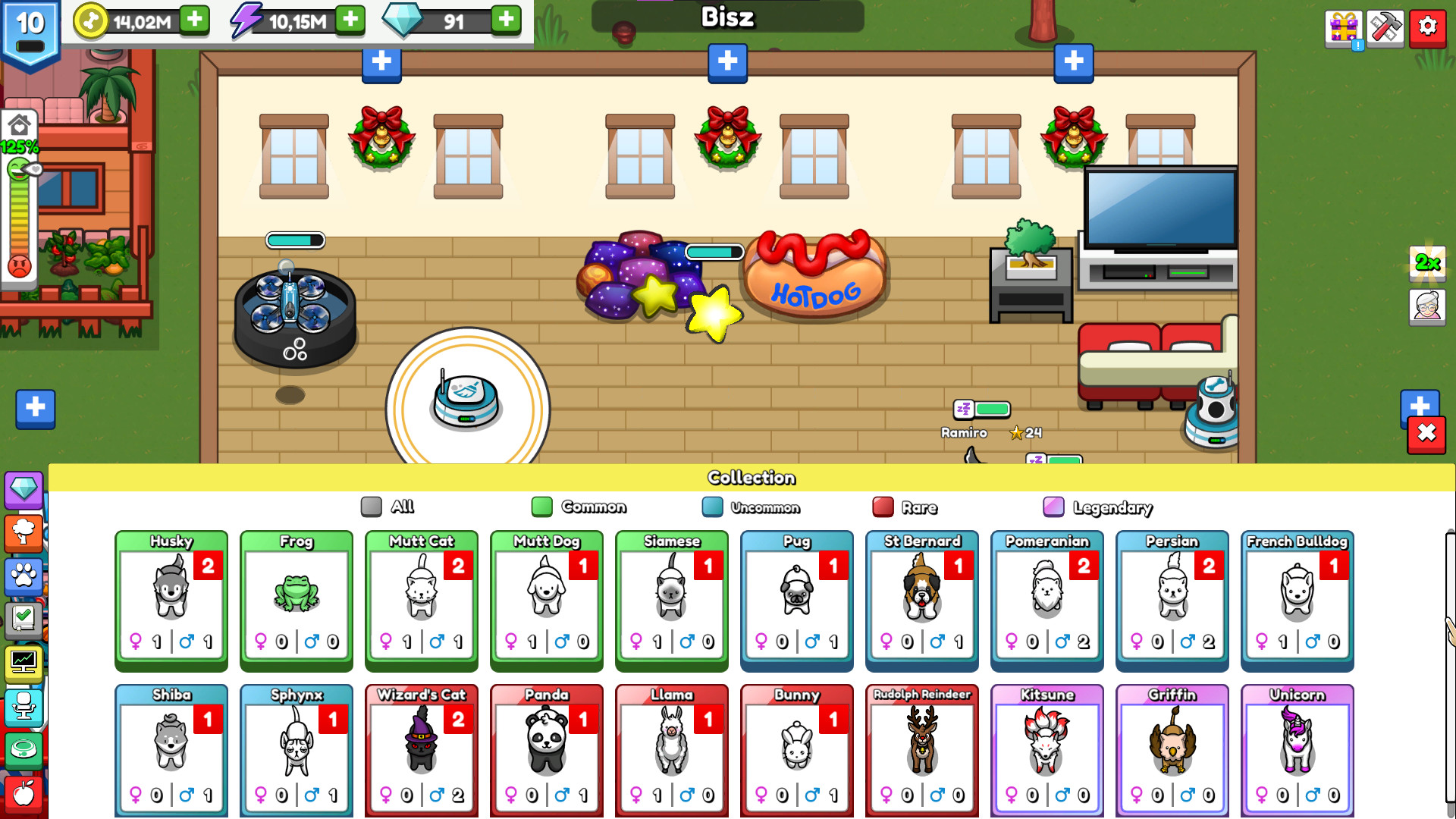Open the statistics monitor icon in sidebar
This screenshot has width=1456, height=819.
25,664
